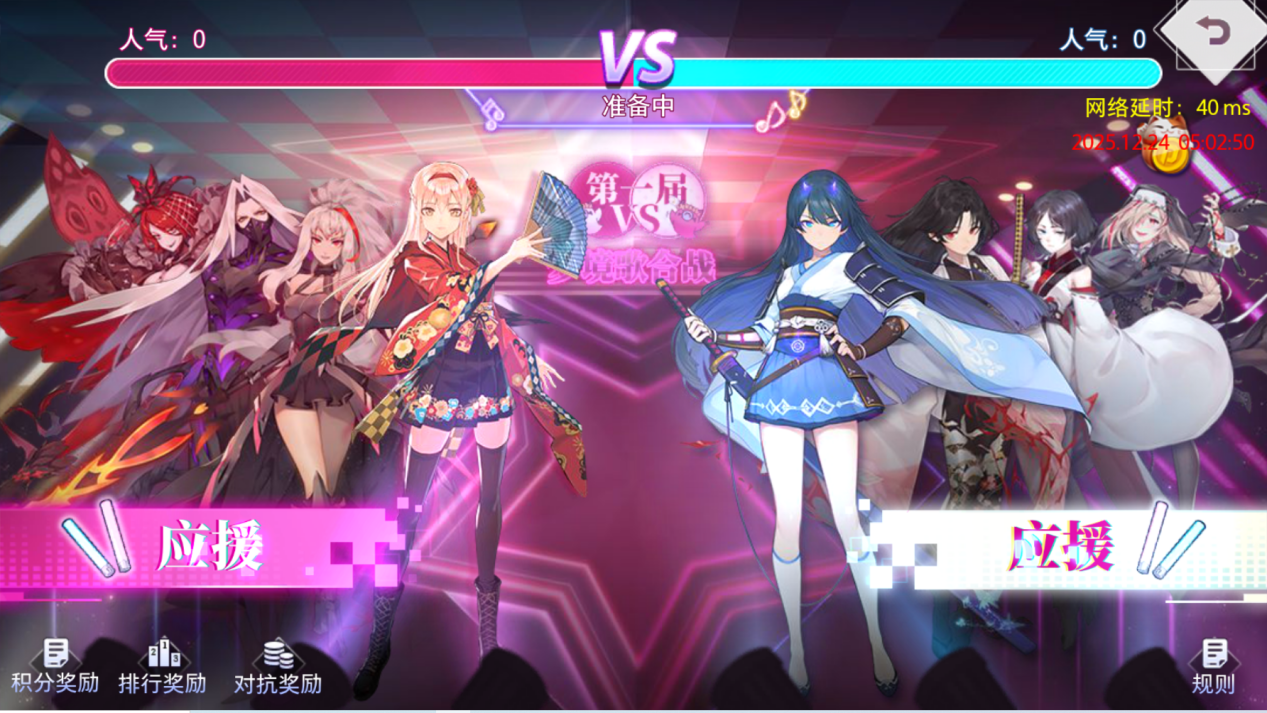Cheer for the left pink team (应援)
The width and height of the screenshot is (1267, 713).
coord(200,548)
